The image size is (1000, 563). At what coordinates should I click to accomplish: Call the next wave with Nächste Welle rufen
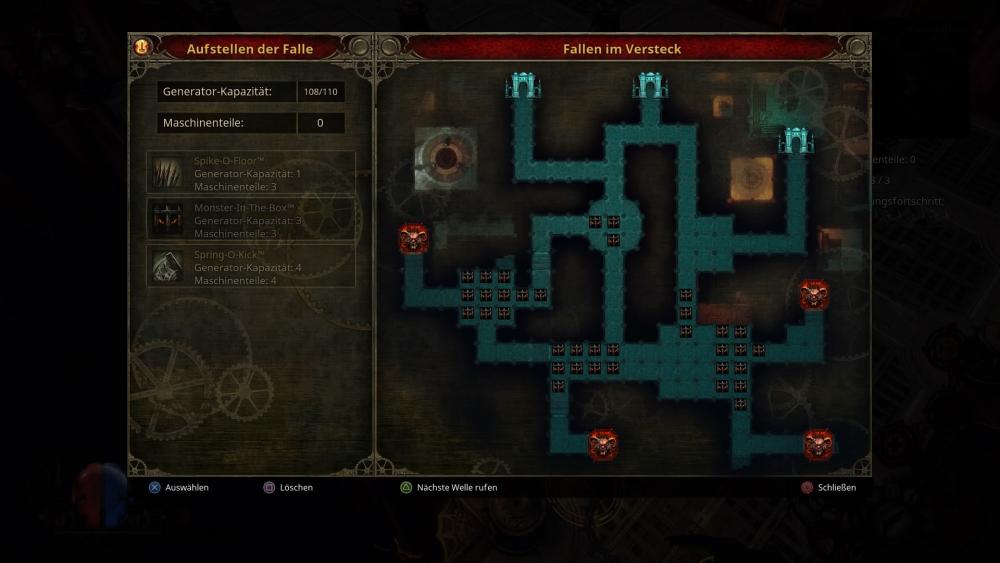click(456, 488)
